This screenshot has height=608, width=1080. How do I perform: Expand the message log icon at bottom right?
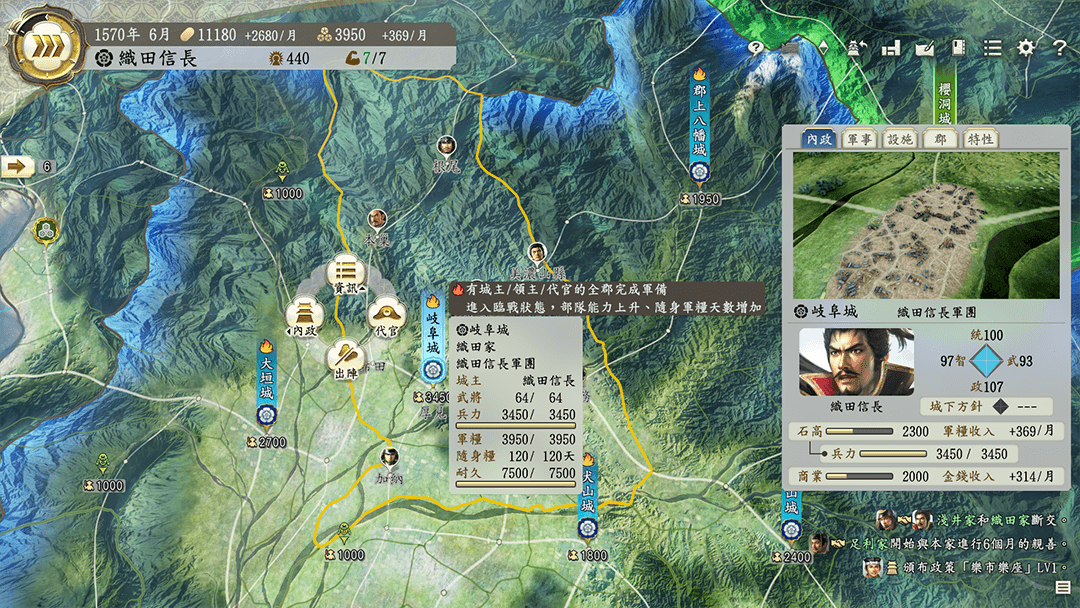1062,588
